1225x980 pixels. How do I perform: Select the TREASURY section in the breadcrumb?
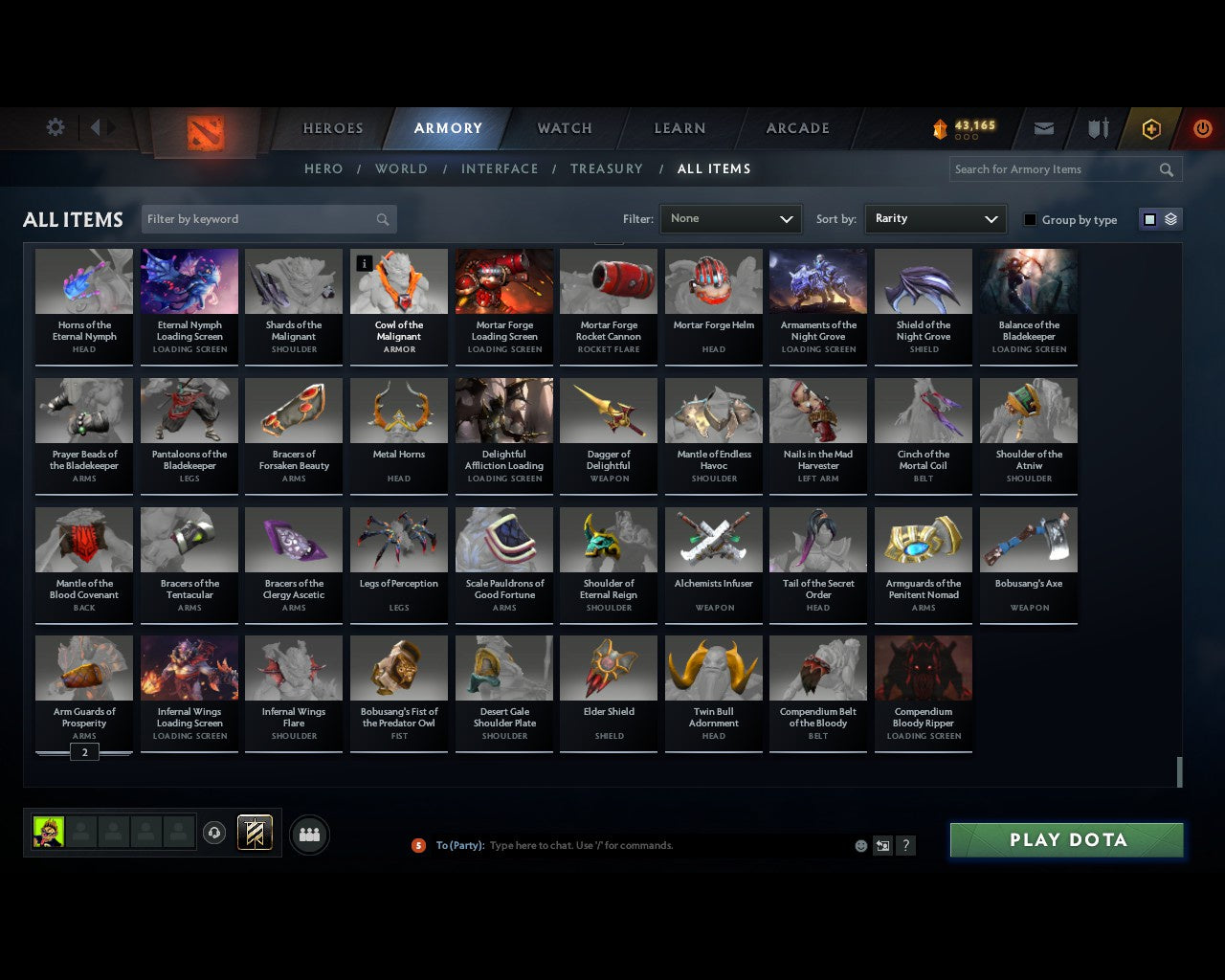tap(606, 168)
